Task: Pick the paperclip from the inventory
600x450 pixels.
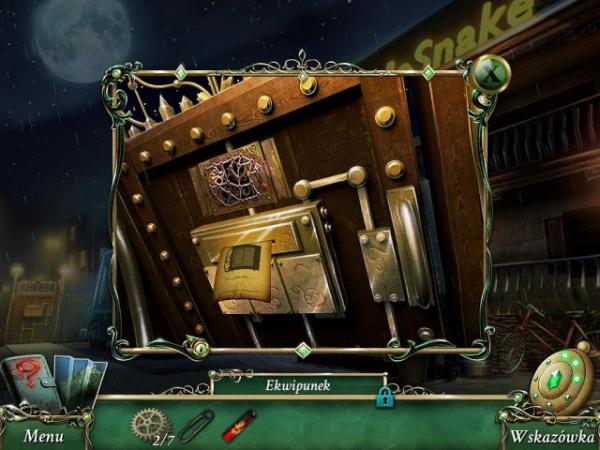Action: pos(196,426)
